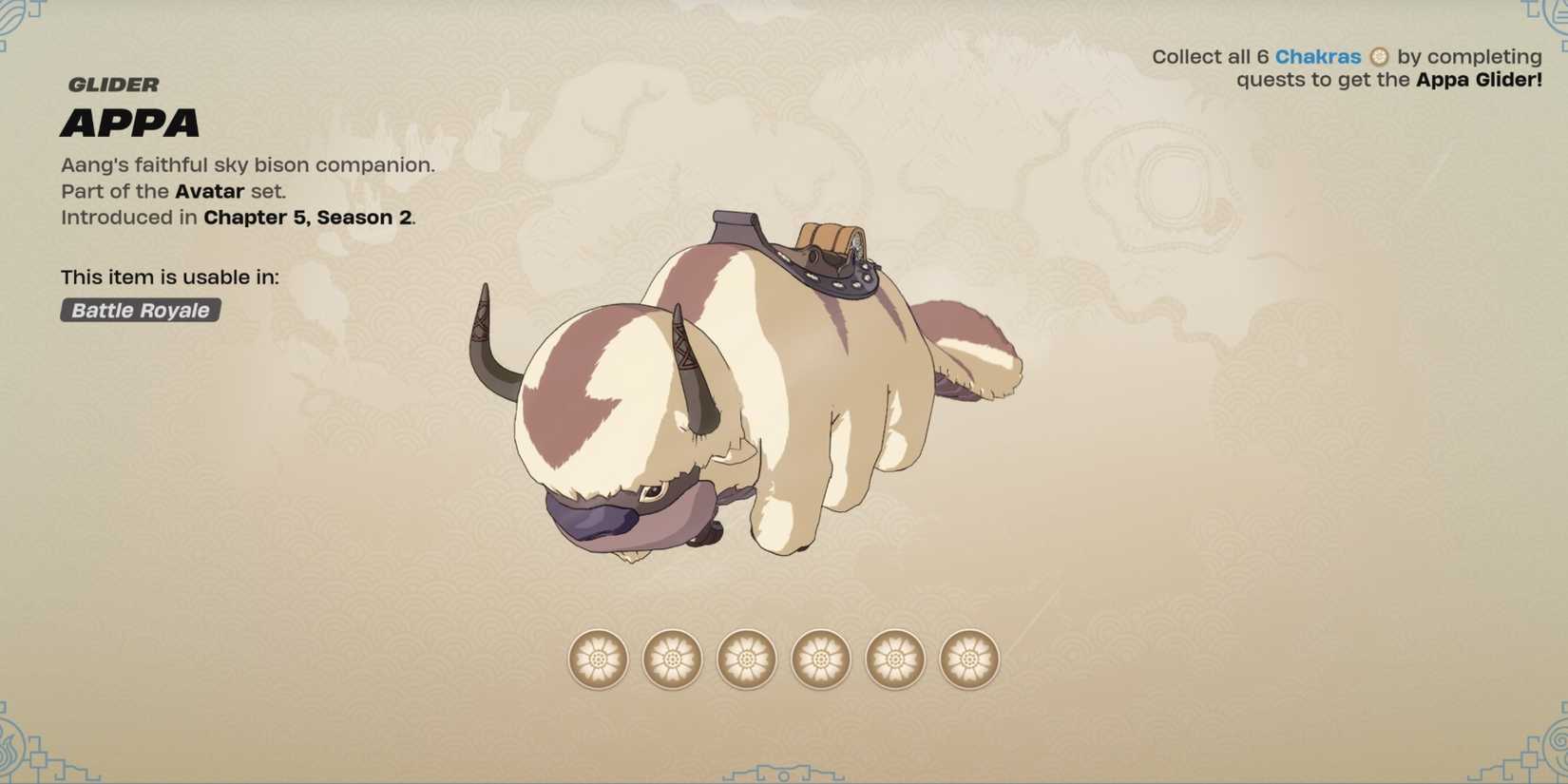The height and width of the screenshot is (784, 1568).
Task: Select the fifth Chakra medallion icon
Action: (896, 660)
